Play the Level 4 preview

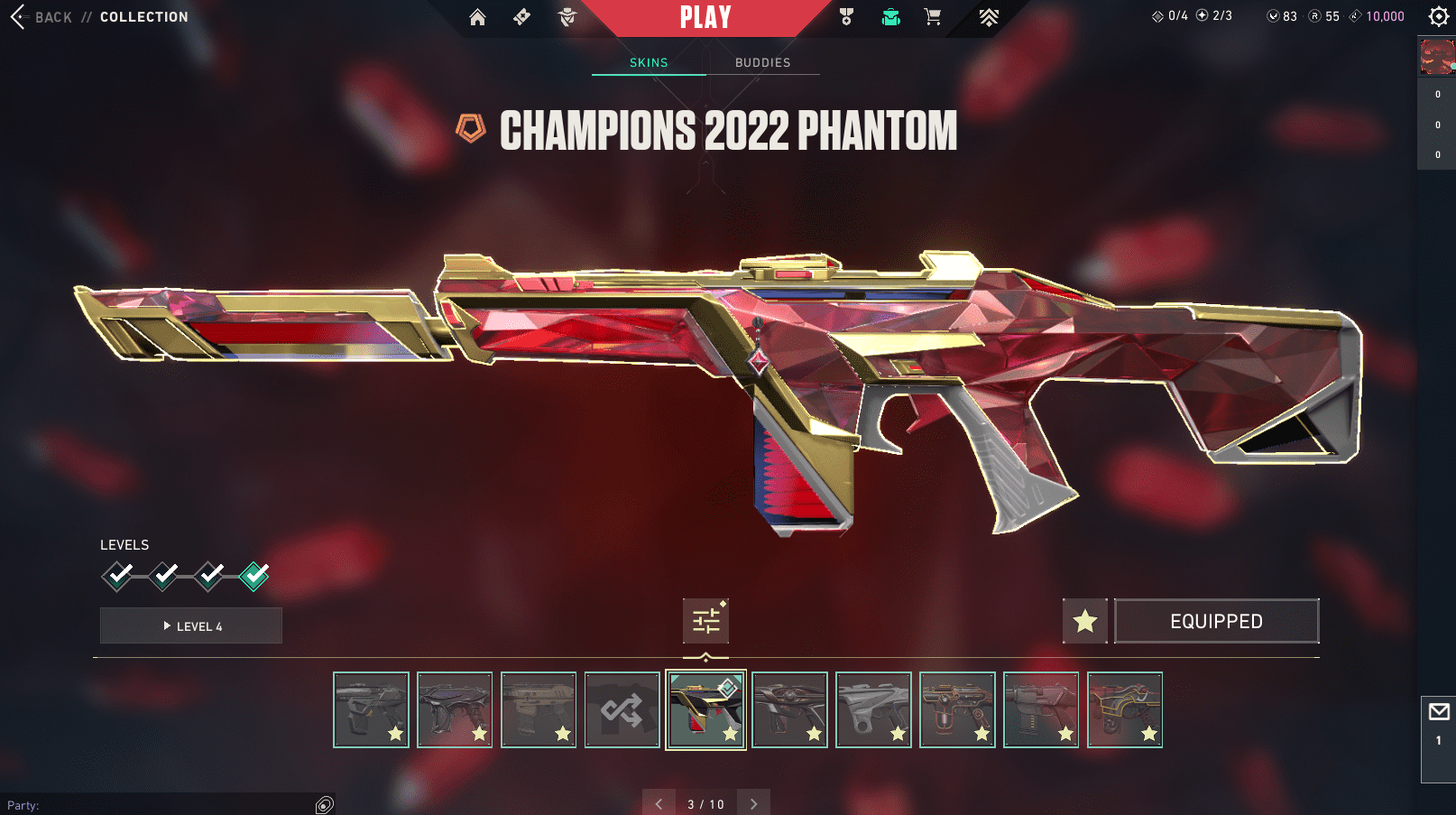coord(191,625)
